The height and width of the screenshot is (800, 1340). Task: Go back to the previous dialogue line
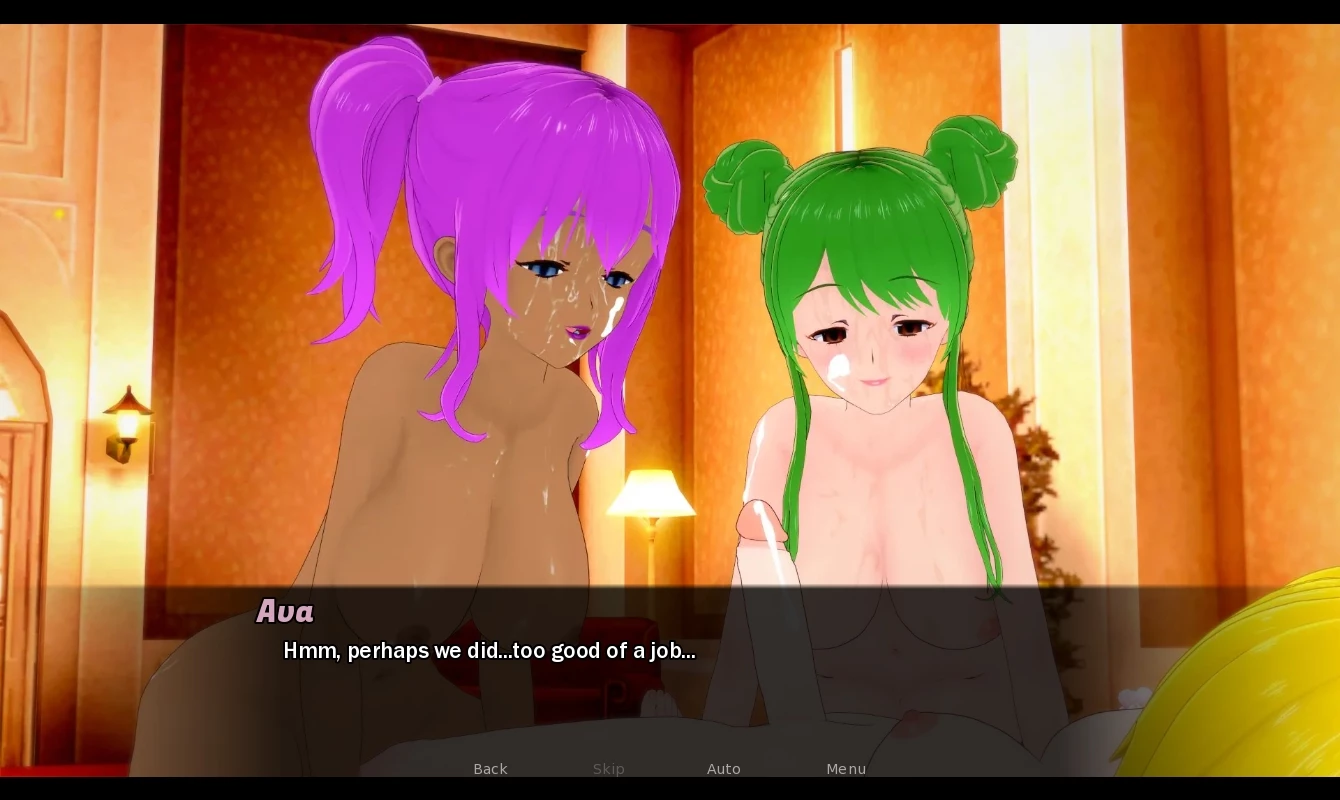tap(490, 768)
